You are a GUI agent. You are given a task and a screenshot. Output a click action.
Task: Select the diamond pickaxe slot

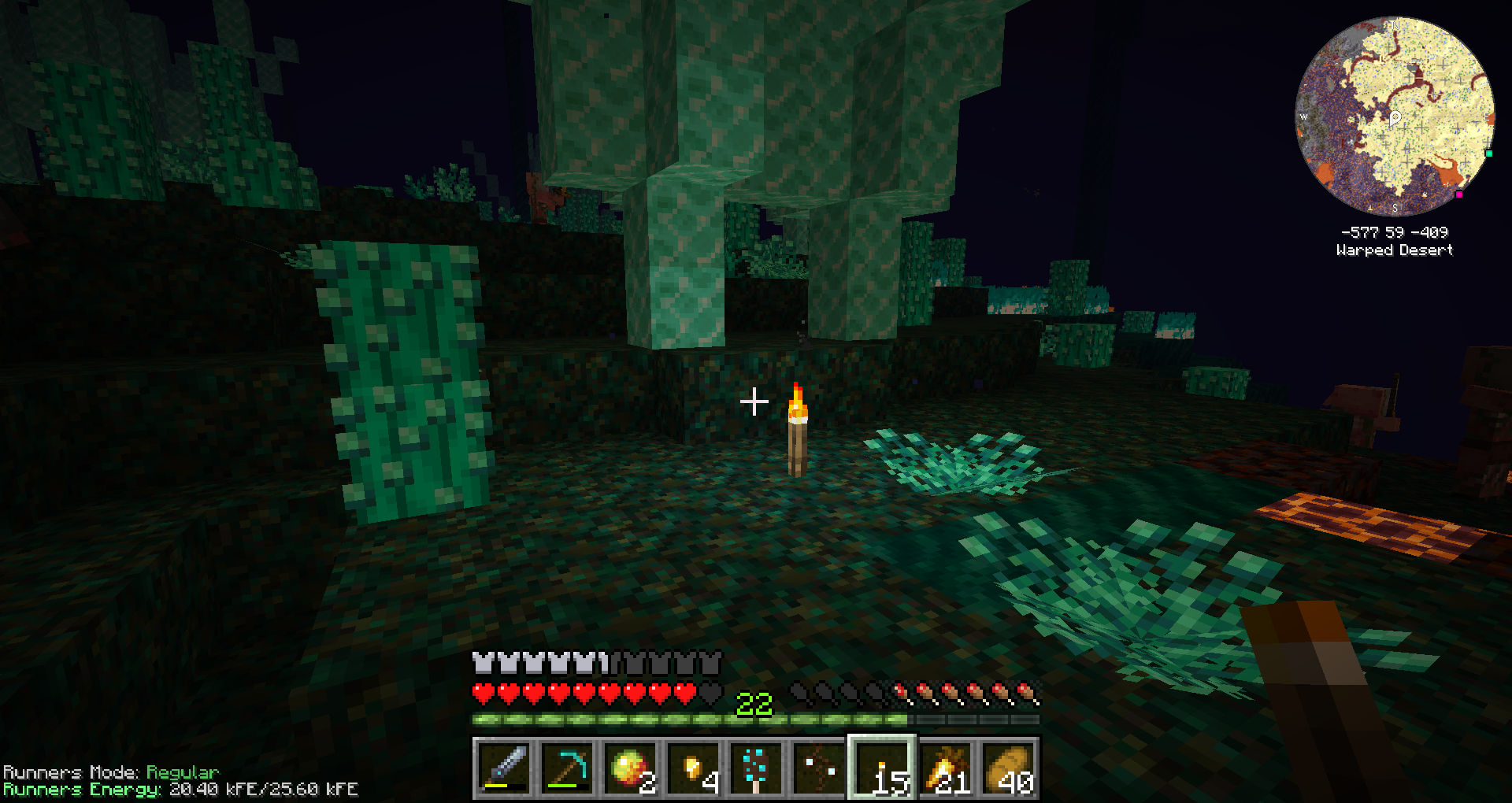click(x=567, y=768)
